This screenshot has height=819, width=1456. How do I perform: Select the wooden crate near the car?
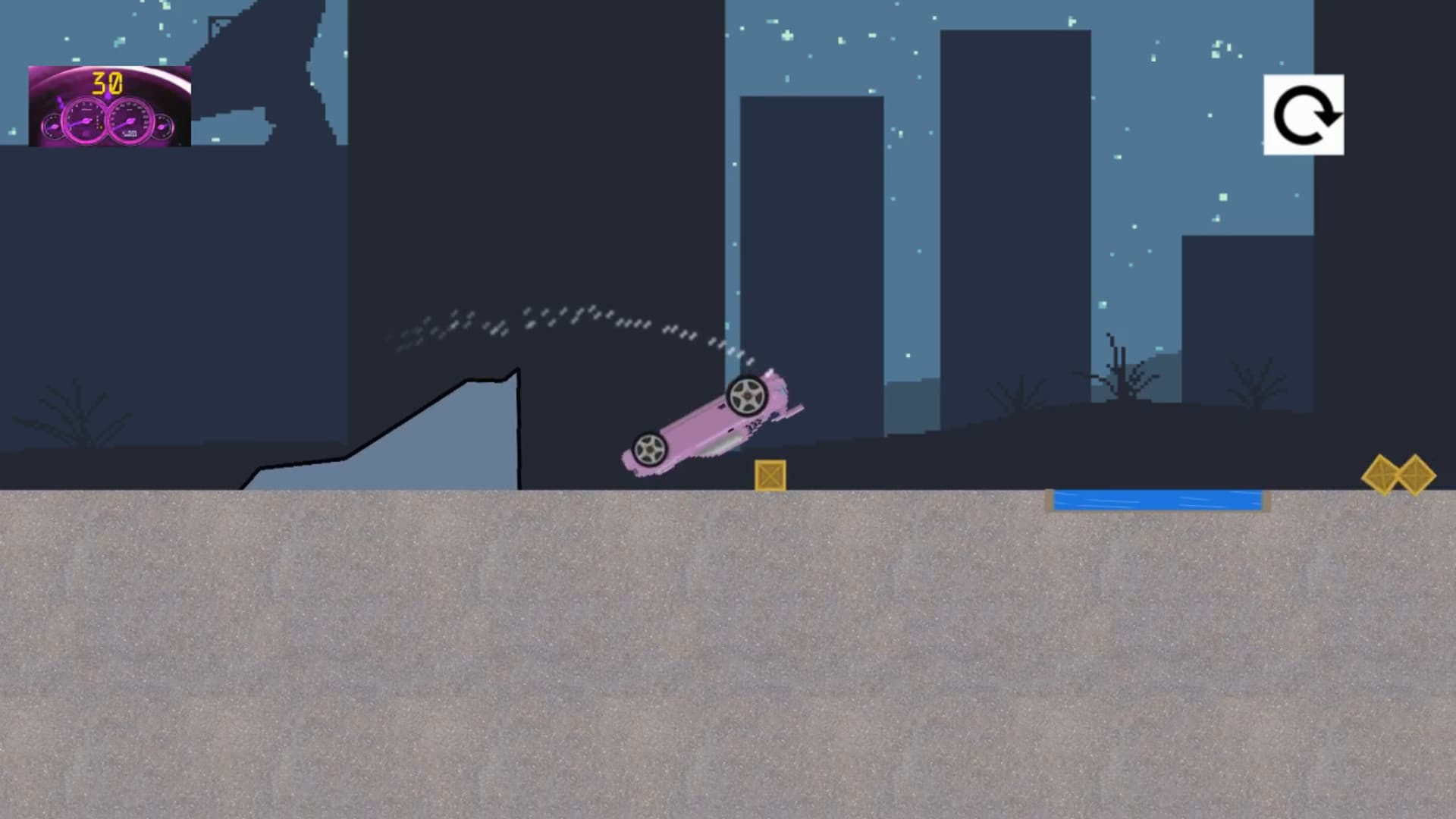coord(769,474)
